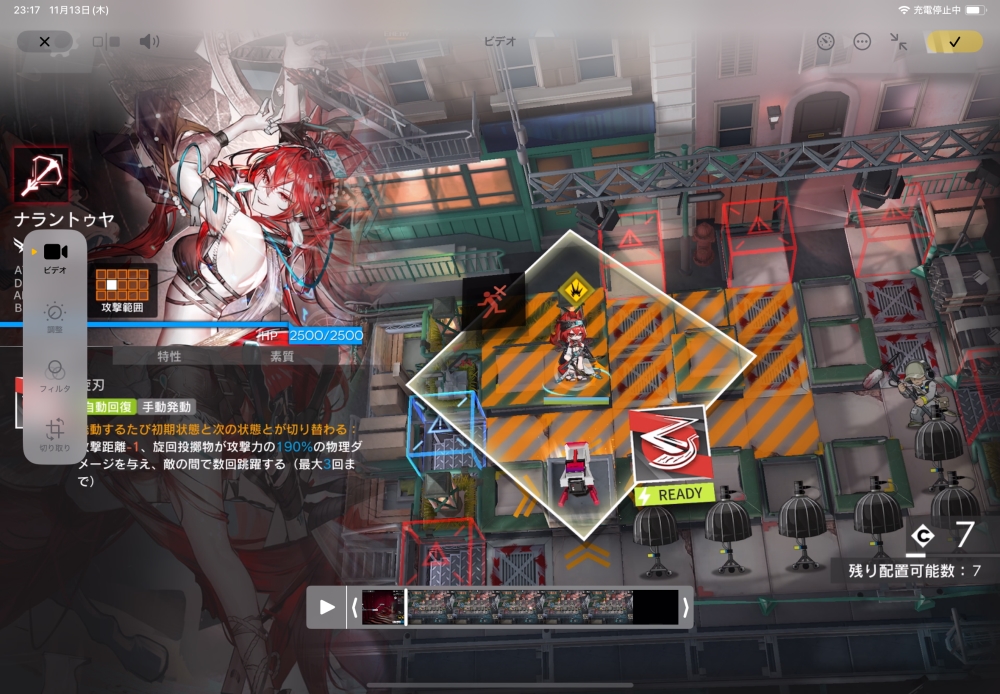Play the video with the triangle button

tap(327, 607)
